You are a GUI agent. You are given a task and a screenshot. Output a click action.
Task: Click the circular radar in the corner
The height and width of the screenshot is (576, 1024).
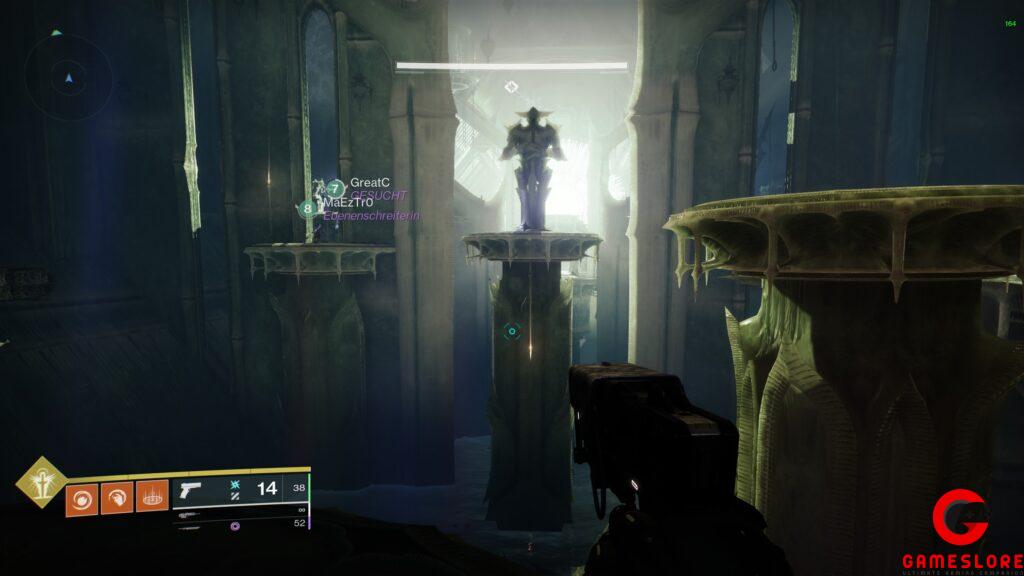click(68, 77)
